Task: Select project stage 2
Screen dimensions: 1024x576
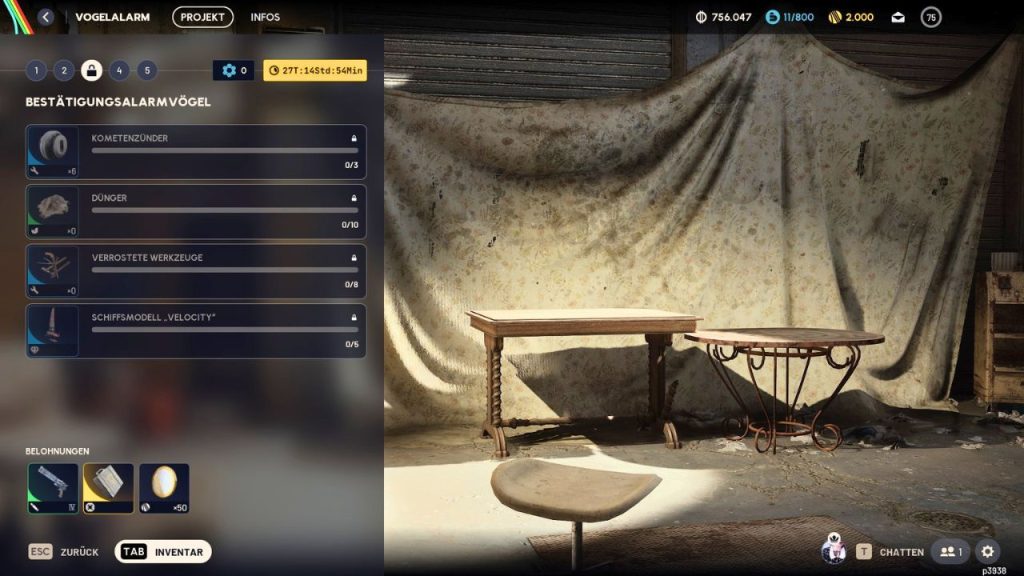Action: (x=64, y=70)
